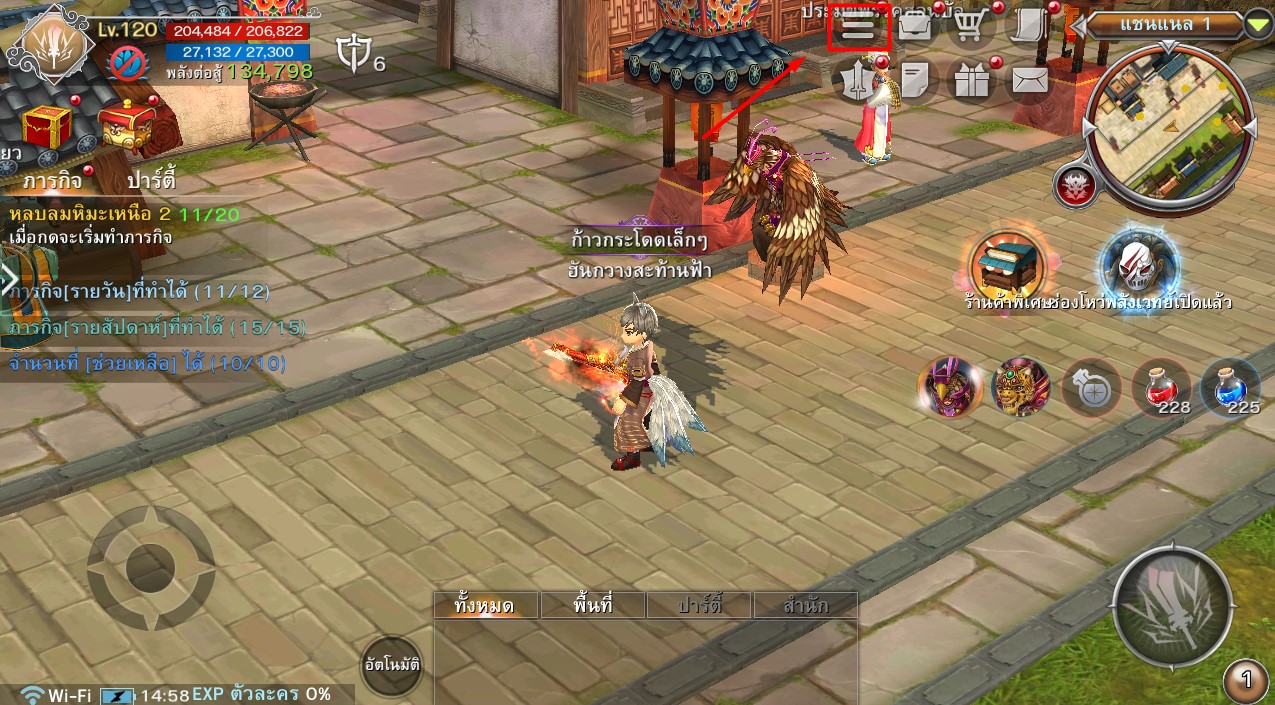The height and width of the screenshot is (705, 1275).
Task: Open the highlighted three-line hamburger menu
Action: point(858,28)
